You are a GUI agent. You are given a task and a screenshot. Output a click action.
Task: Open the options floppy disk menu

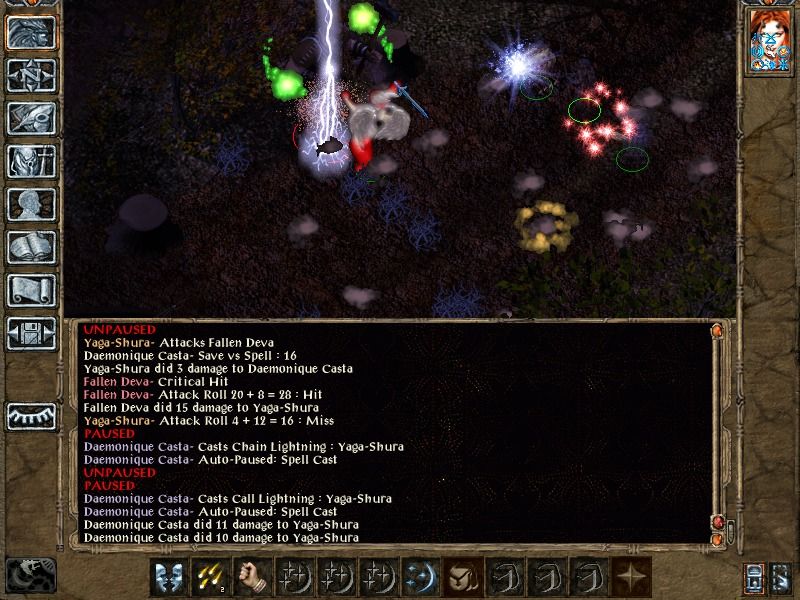coord(31,333)
